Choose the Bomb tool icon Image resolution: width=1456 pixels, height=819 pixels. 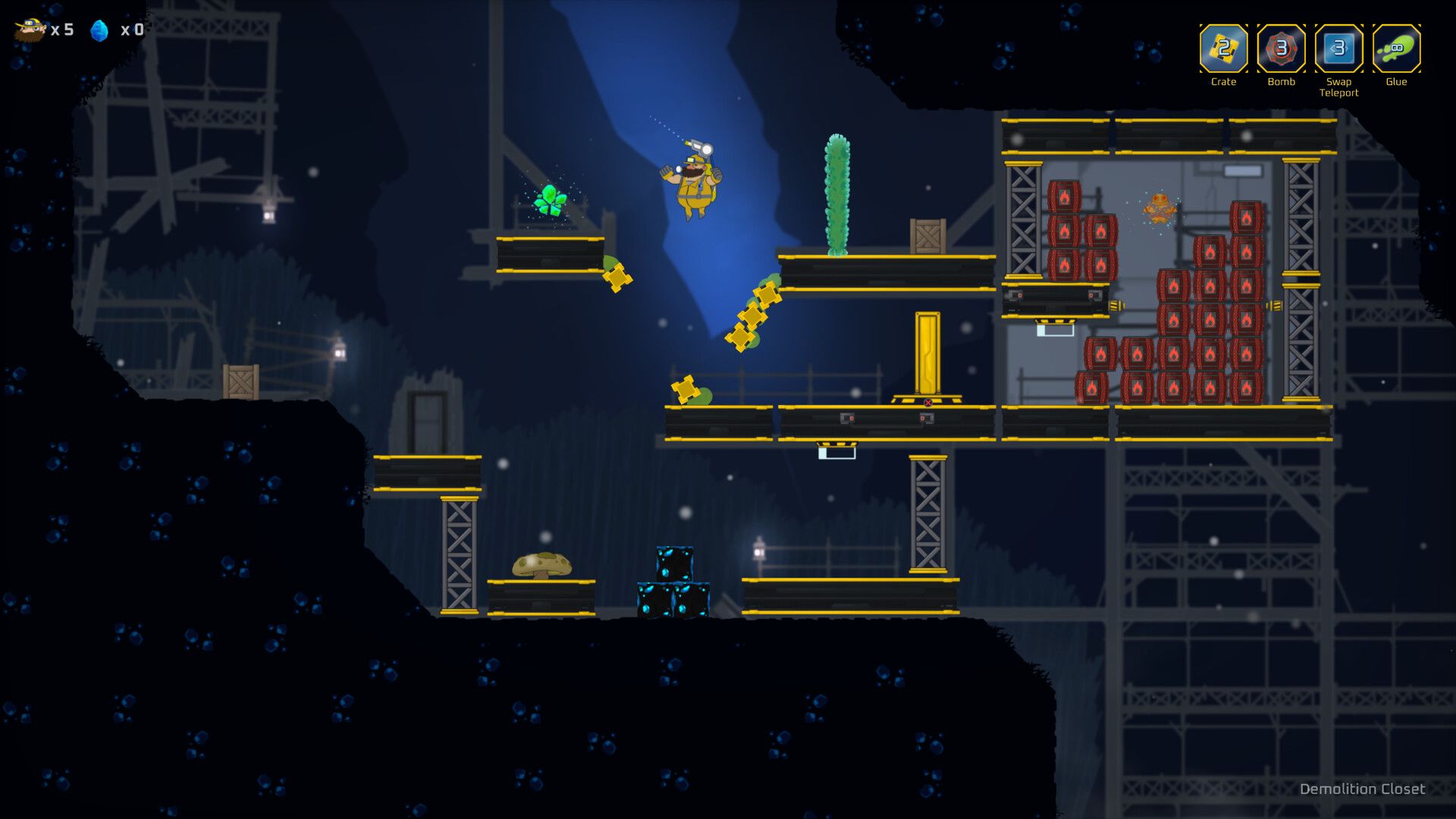pos(1281,49)
